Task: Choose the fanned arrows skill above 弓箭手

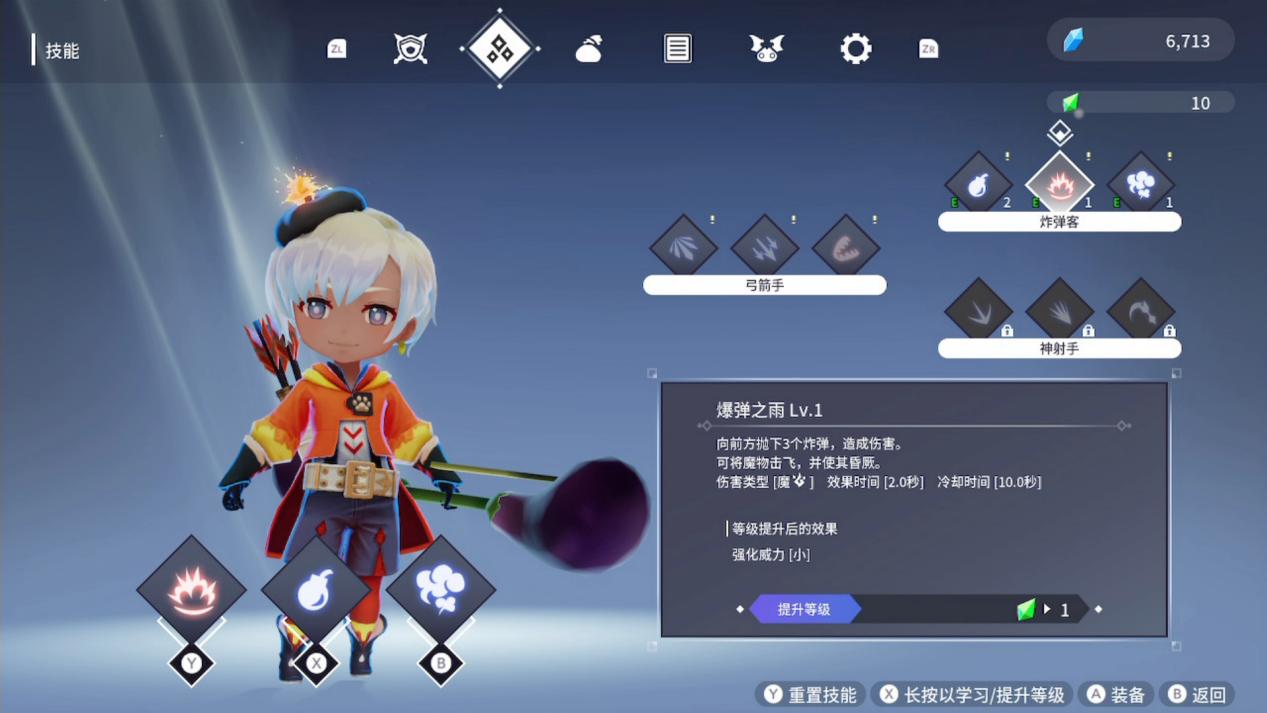Action: click(x=683, y=247)
